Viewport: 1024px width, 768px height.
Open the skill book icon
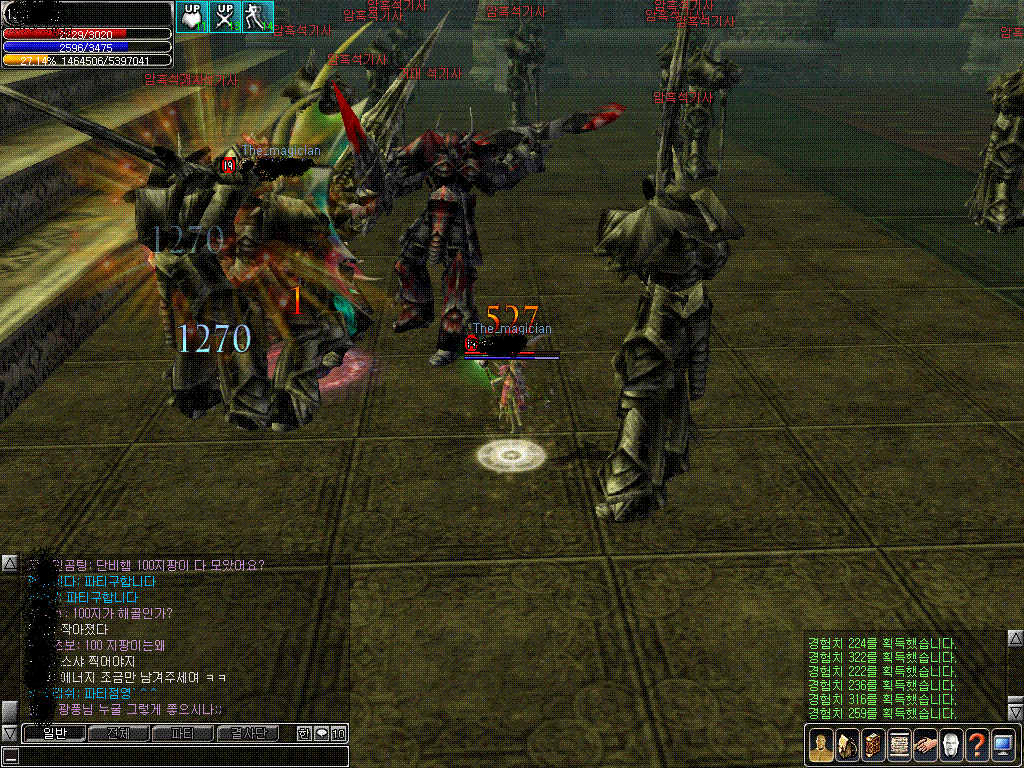click(873, 745)
